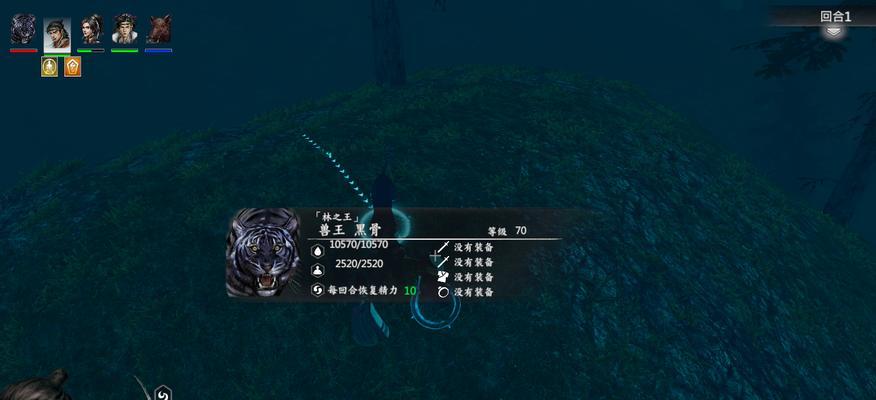Image resolution: width=876 pixels, height=400 pixels.
Task: Pick the fur-collared man portrait
Action: pos(124,30)
